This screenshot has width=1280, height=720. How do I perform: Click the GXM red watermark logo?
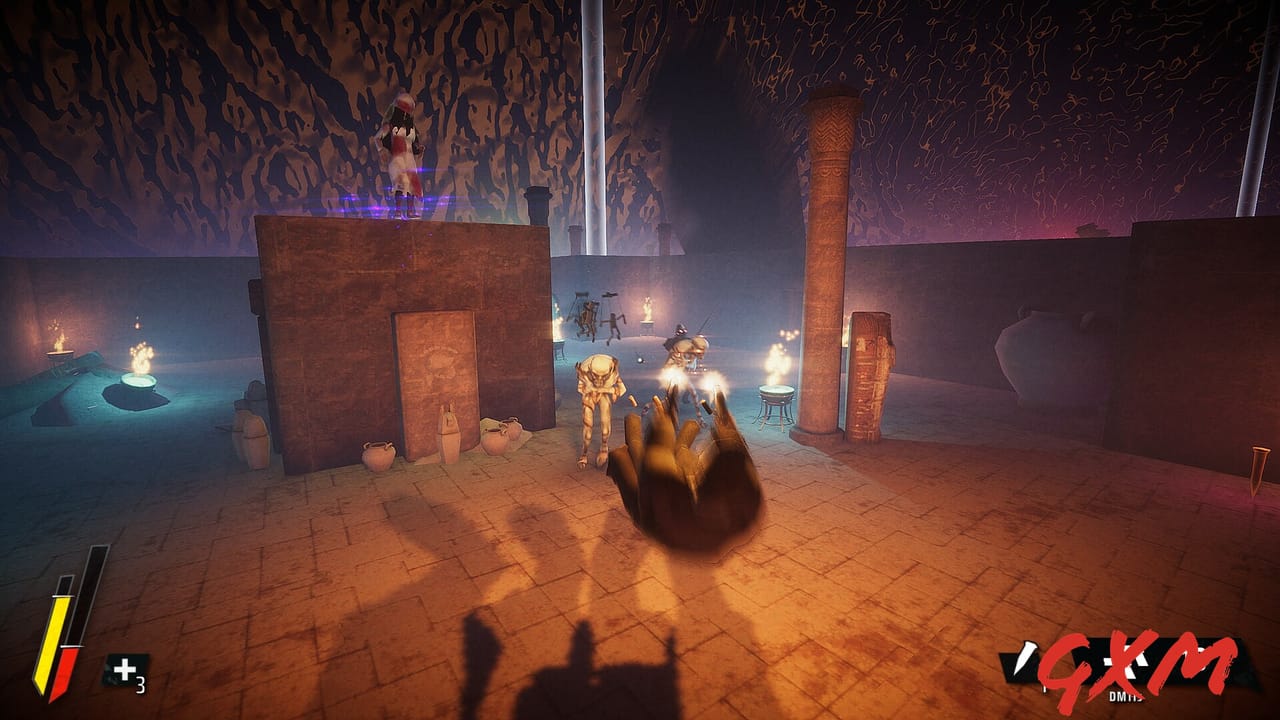point(1135,665)
